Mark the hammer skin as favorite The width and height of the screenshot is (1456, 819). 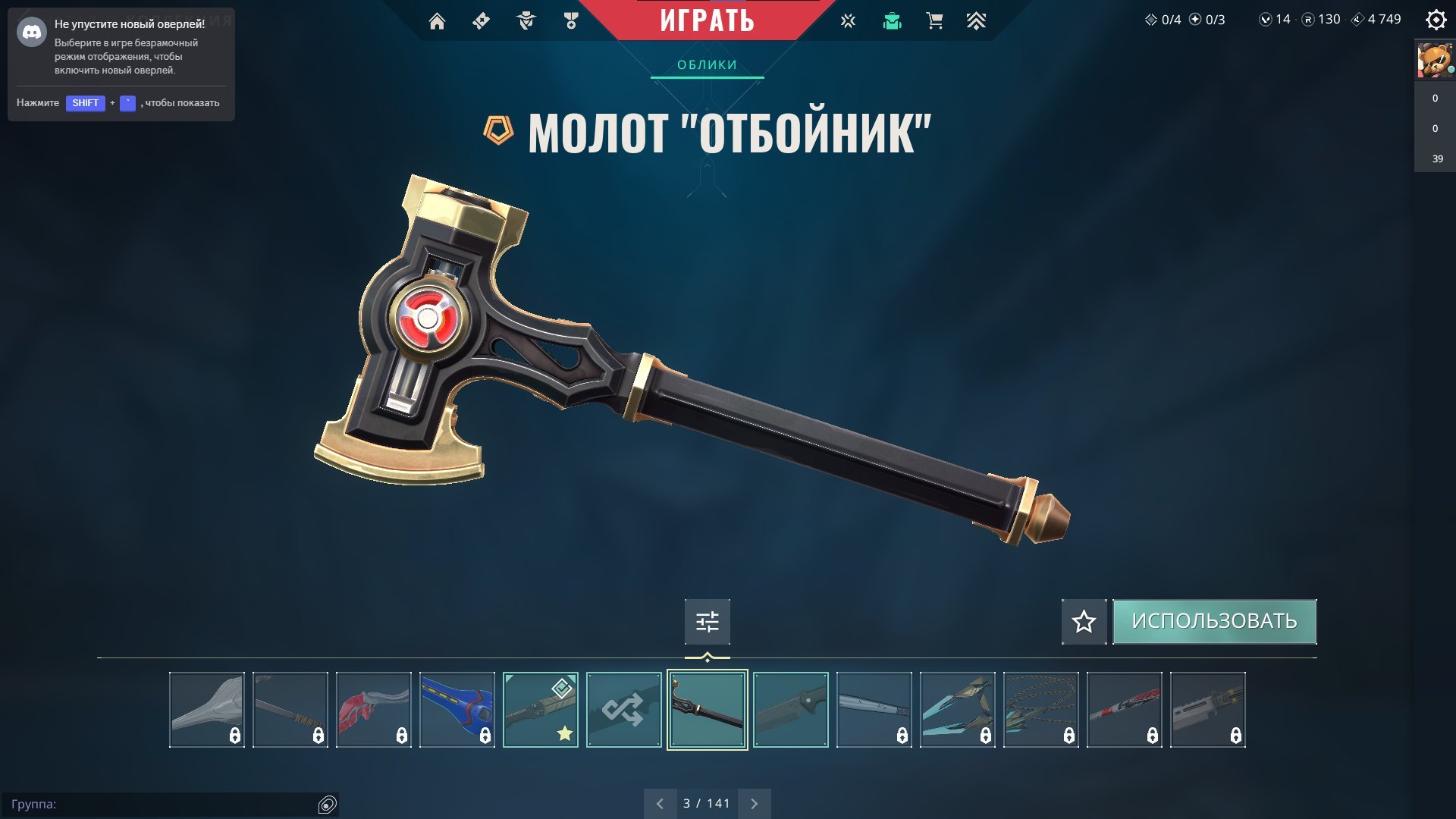point(1084,622)
